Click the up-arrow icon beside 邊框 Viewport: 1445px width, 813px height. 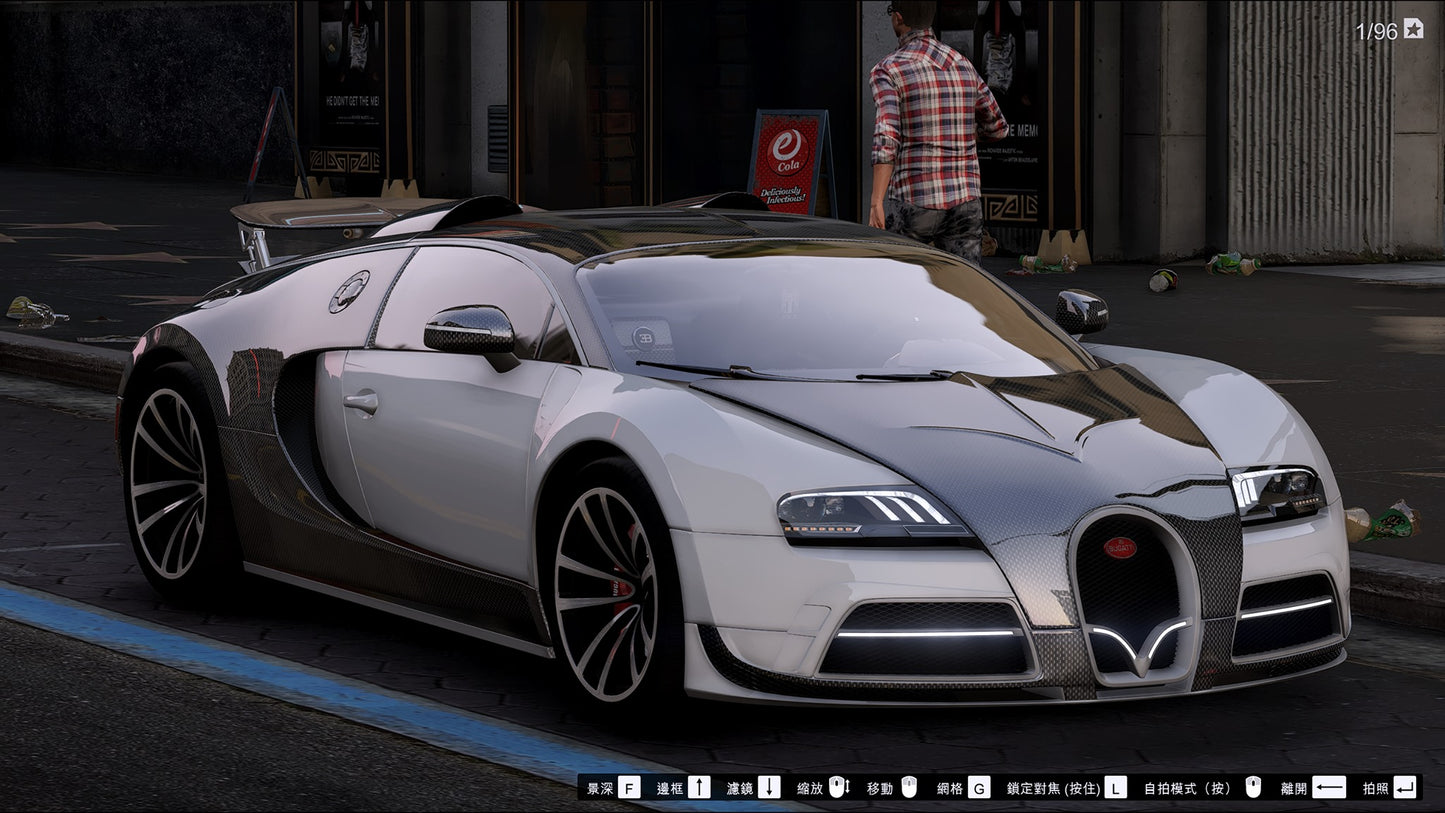click(x=701, y=788)
